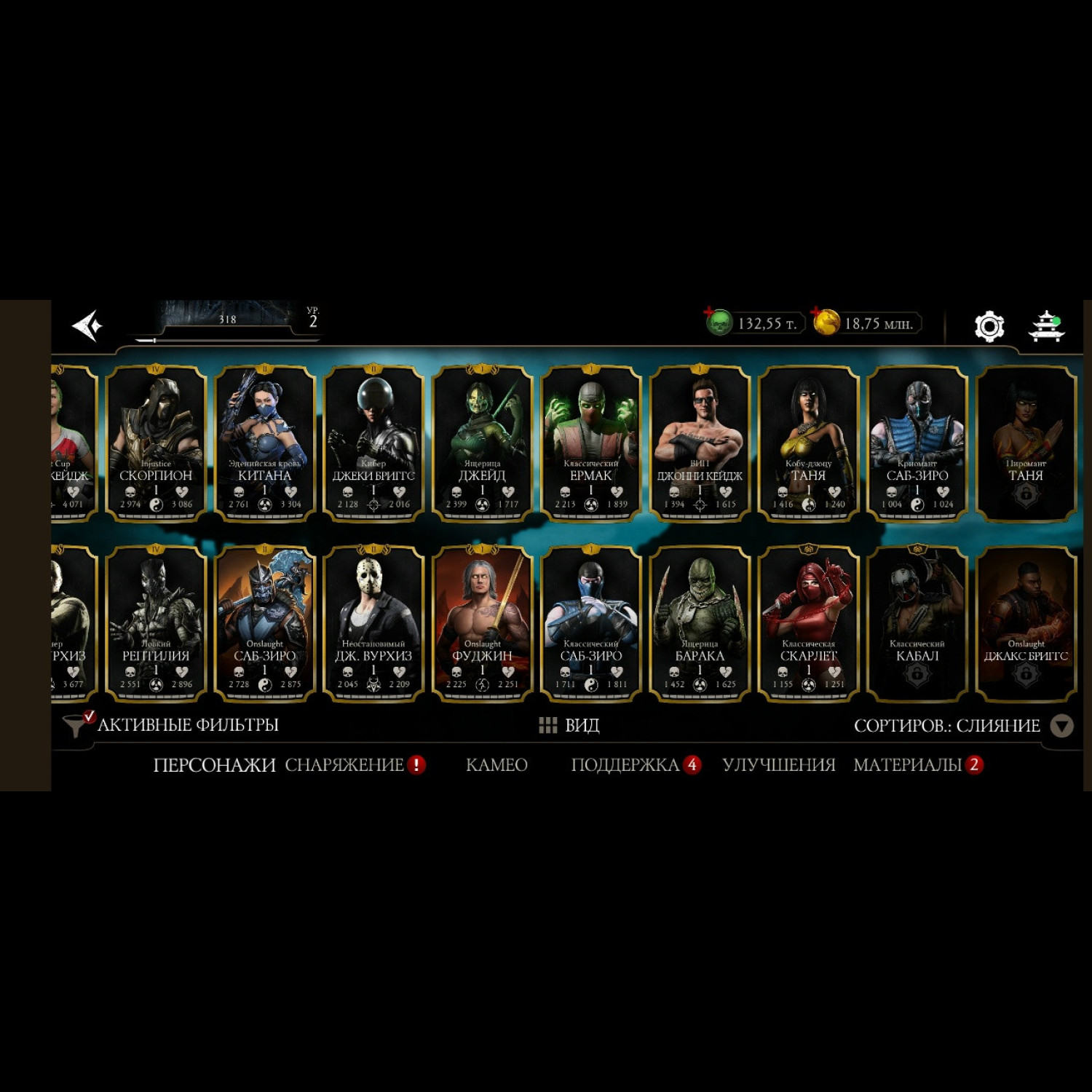The height and width of the screenshot is (1092, 1092).
Task: Select the locked Kabal card
Action: tap(917, 624)
